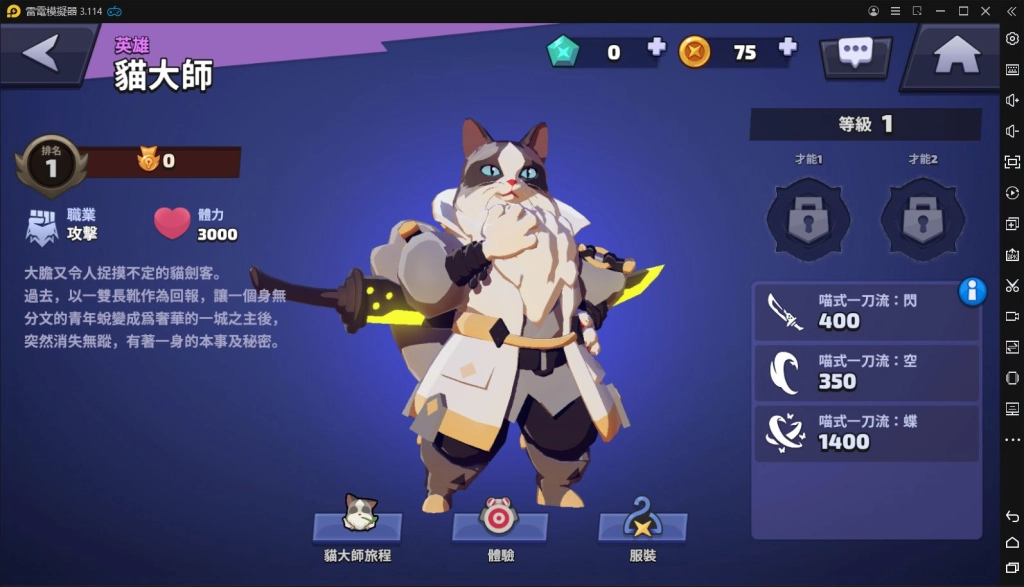View locked talent slot 才能1

click(x=808, y=216)
